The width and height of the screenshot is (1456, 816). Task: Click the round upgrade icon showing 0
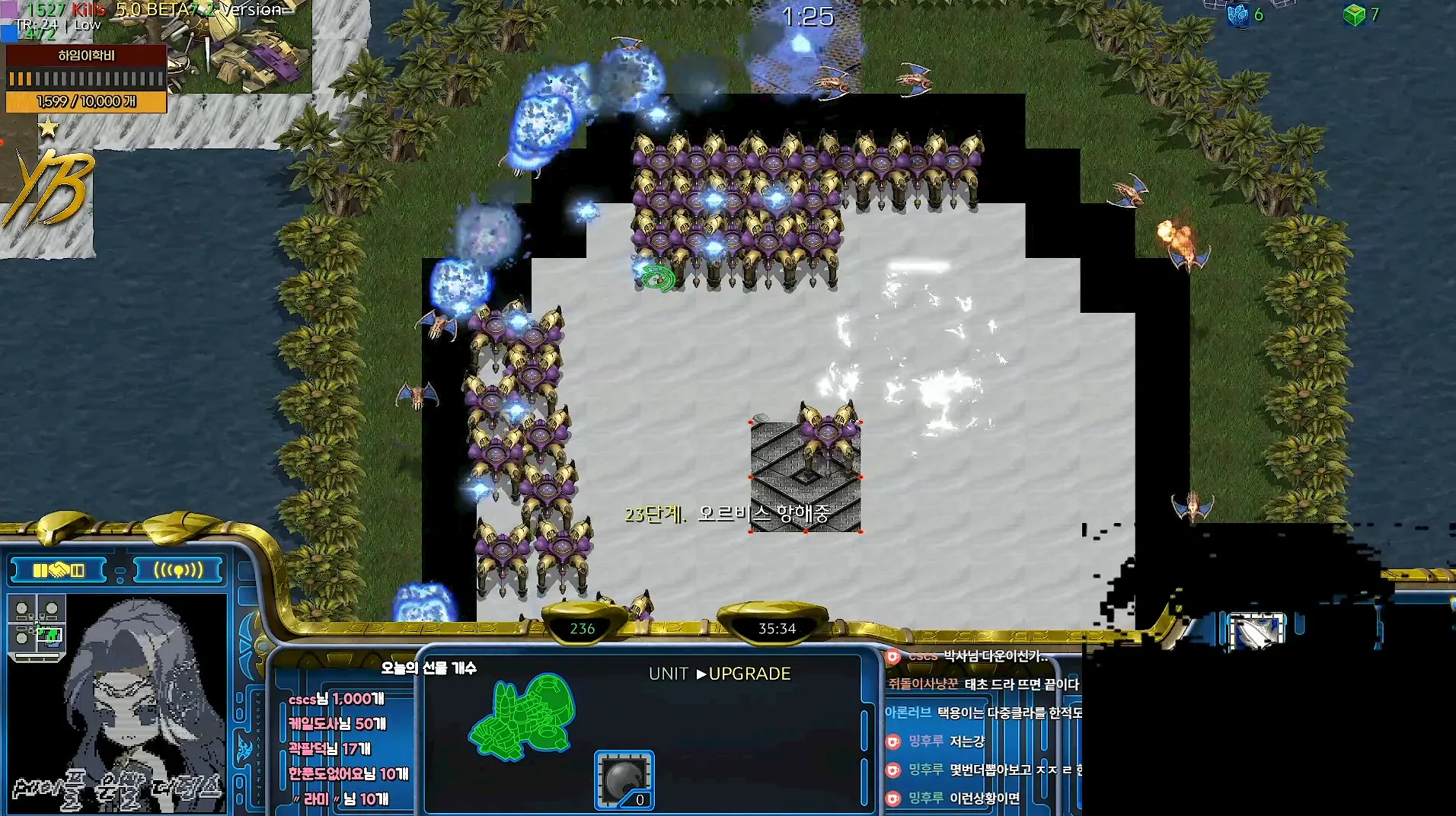click(x=624, y=779)
